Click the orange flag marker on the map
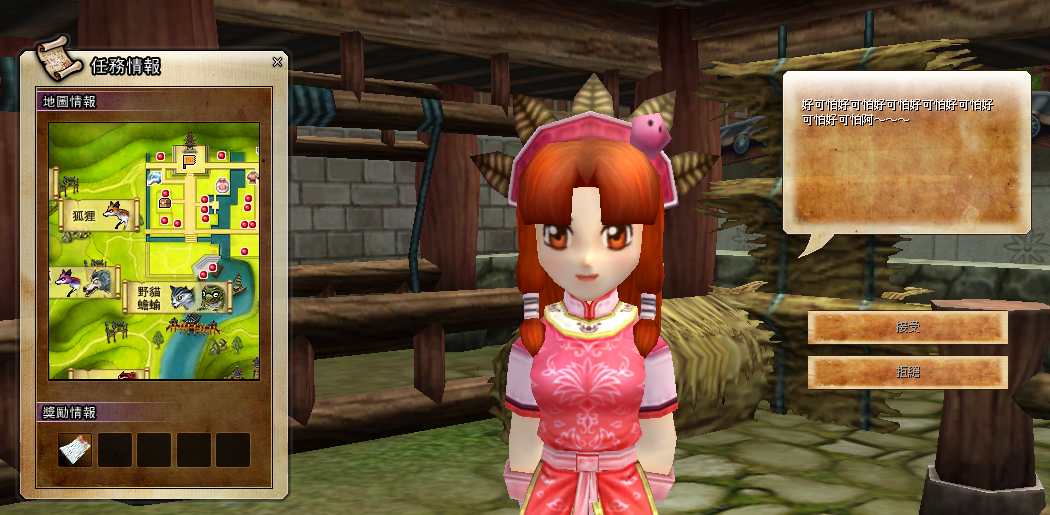This screenshot has height=515, width=1050. [189, 158]
